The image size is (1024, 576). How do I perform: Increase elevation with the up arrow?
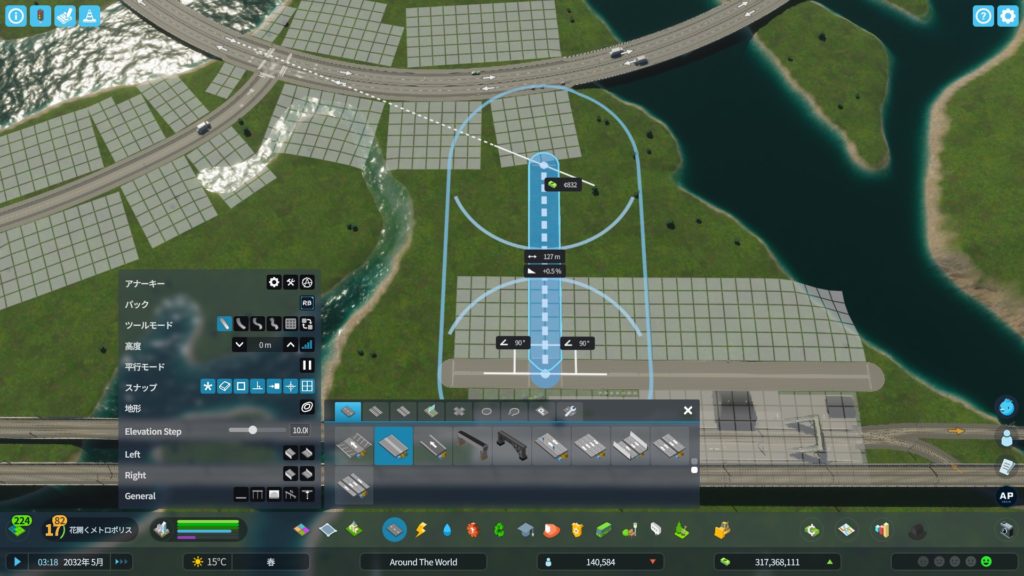tap(290, 345)
